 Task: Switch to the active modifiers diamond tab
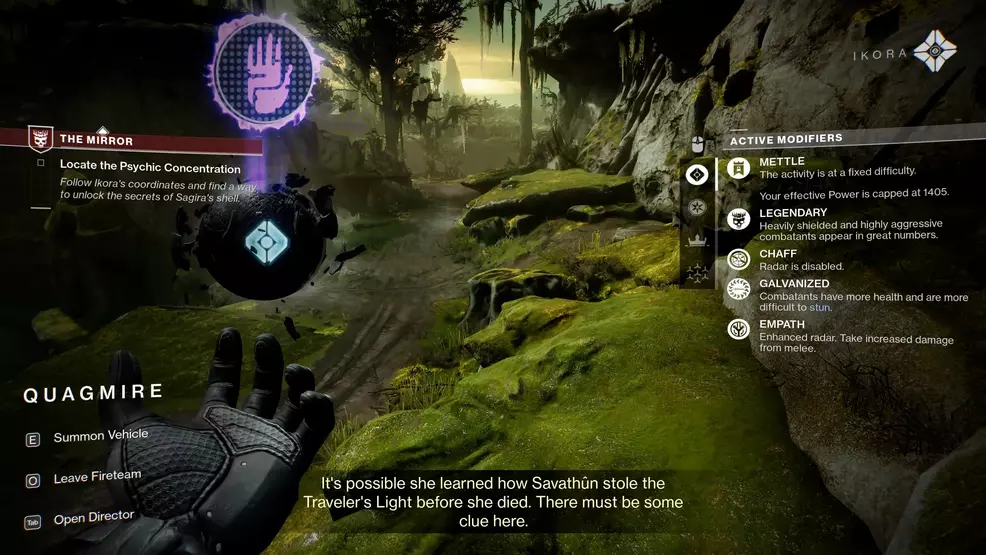point(697,175)
